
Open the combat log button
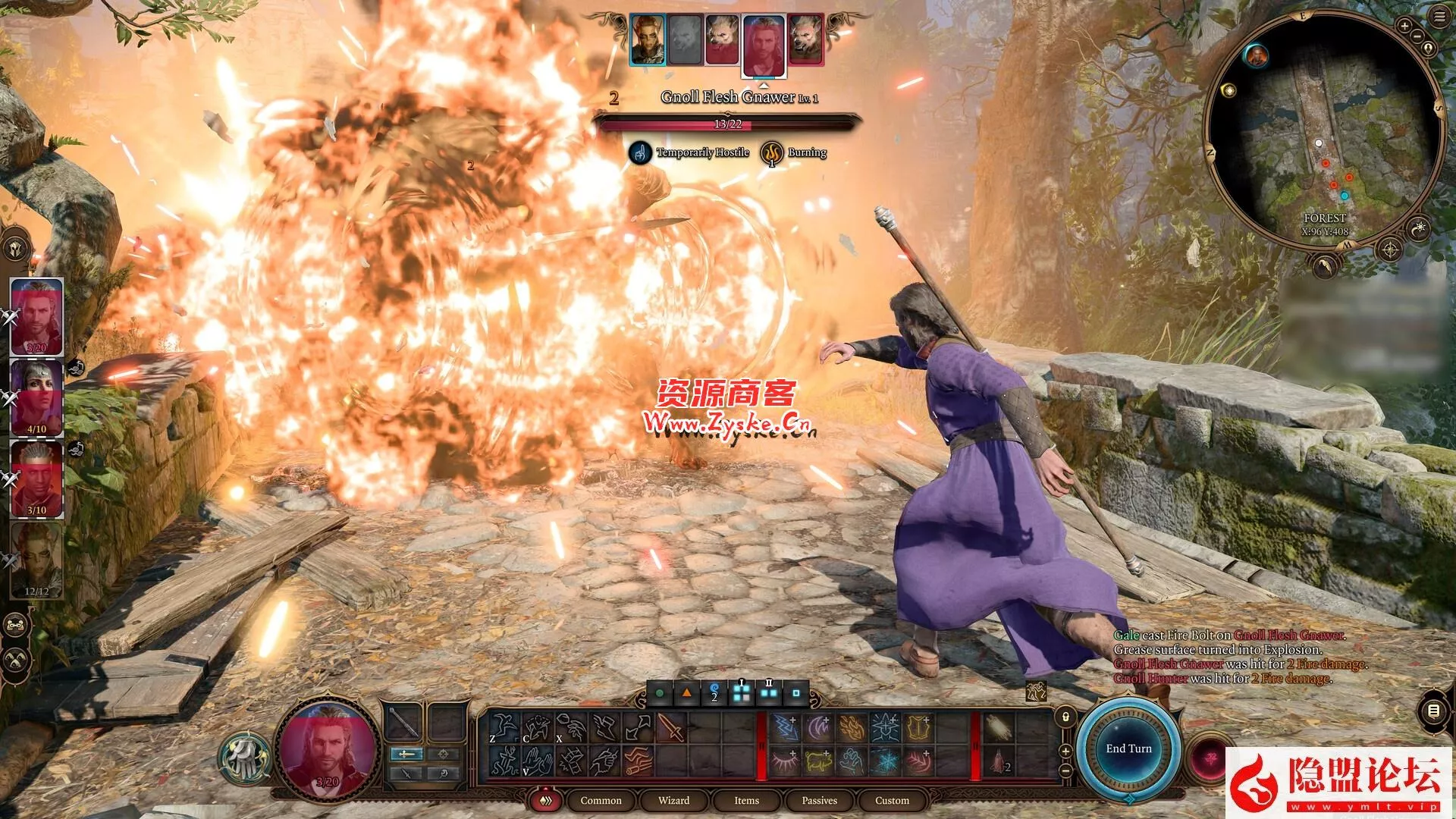[1433, 711]
